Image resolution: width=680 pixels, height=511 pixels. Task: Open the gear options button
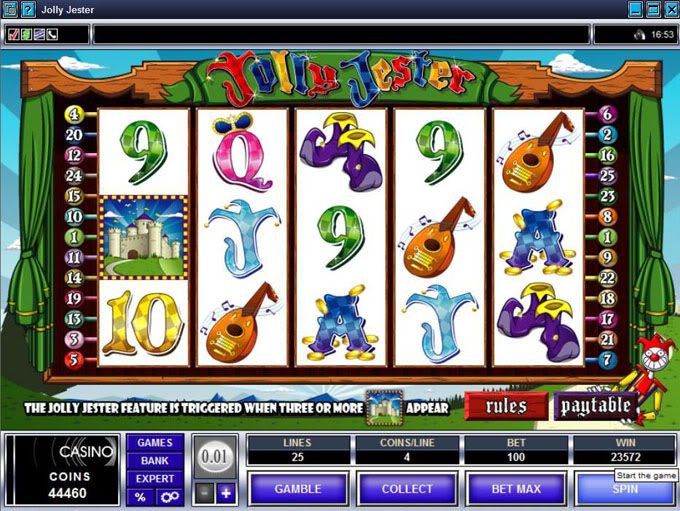click(x=167, y=497)
